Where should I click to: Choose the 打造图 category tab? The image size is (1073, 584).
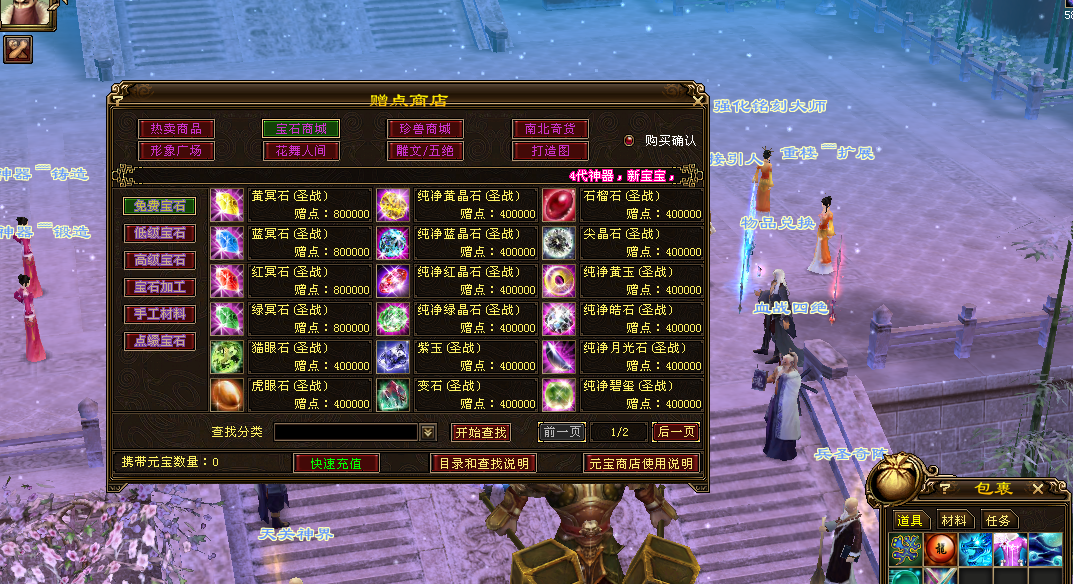(x=550, y=151)
